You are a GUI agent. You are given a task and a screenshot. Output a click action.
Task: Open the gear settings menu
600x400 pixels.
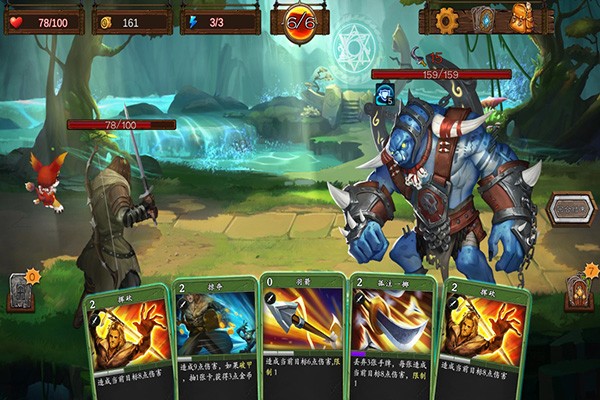click(447, 18)
